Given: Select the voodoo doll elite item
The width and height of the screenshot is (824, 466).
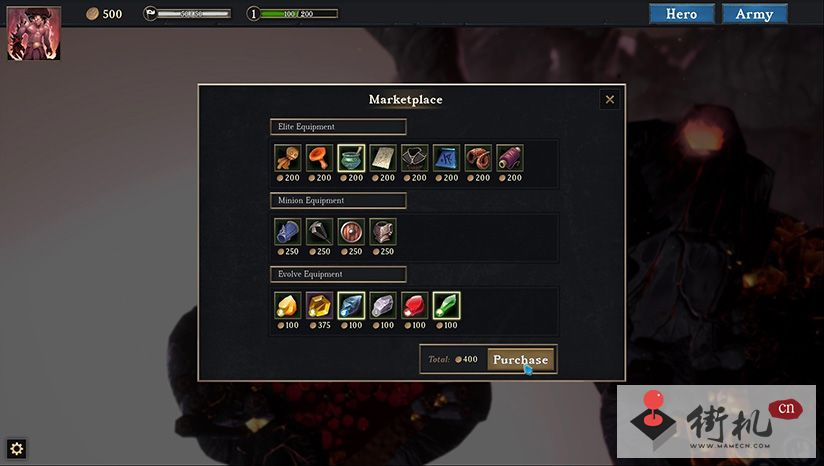Looking at the screenshot, I should click(287, 158).
